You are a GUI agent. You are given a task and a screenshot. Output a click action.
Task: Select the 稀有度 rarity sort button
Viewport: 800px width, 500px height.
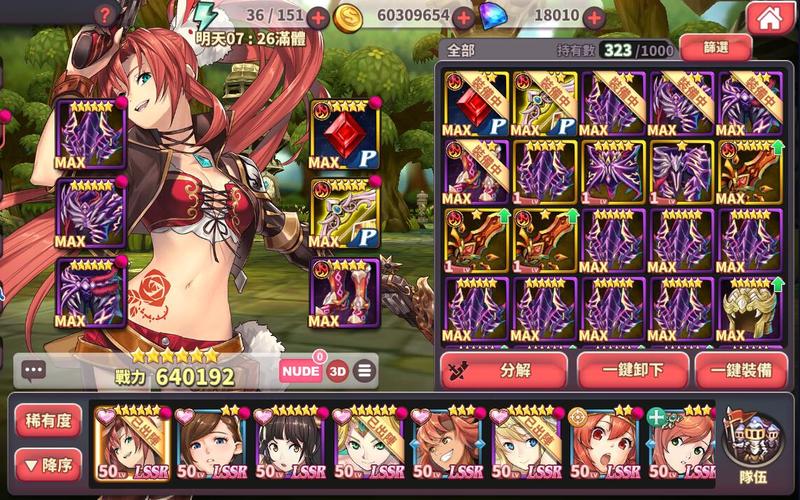click(x=49, y=421)
